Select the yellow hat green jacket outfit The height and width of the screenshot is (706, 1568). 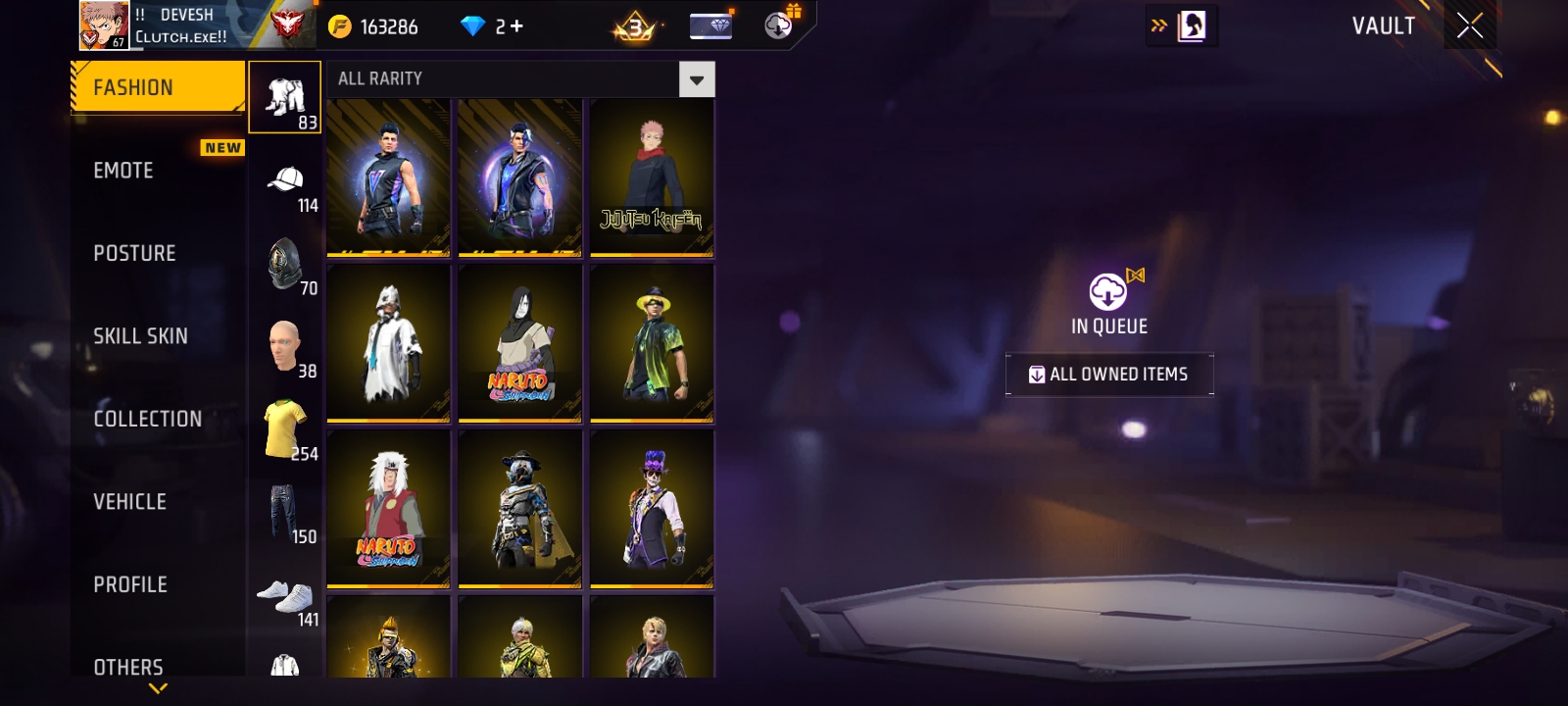[652, 343]
